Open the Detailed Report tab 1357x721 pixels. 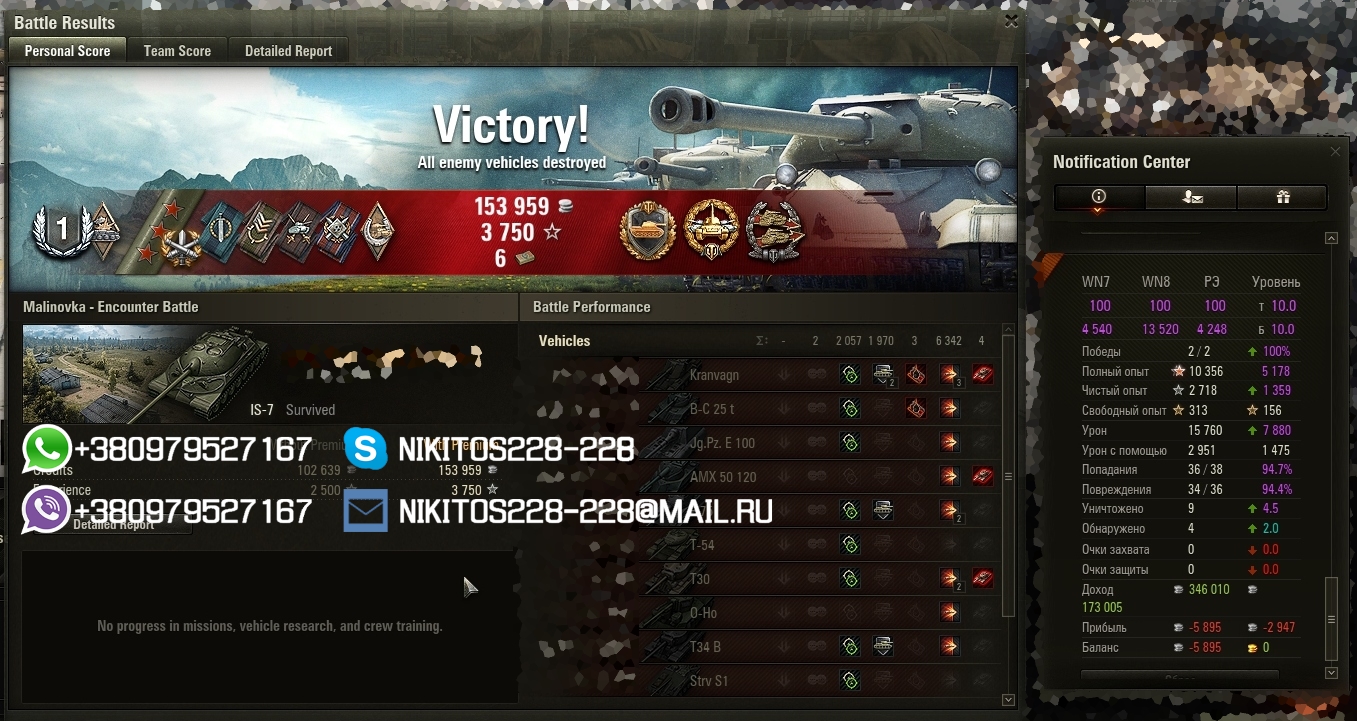coord(288,51)
